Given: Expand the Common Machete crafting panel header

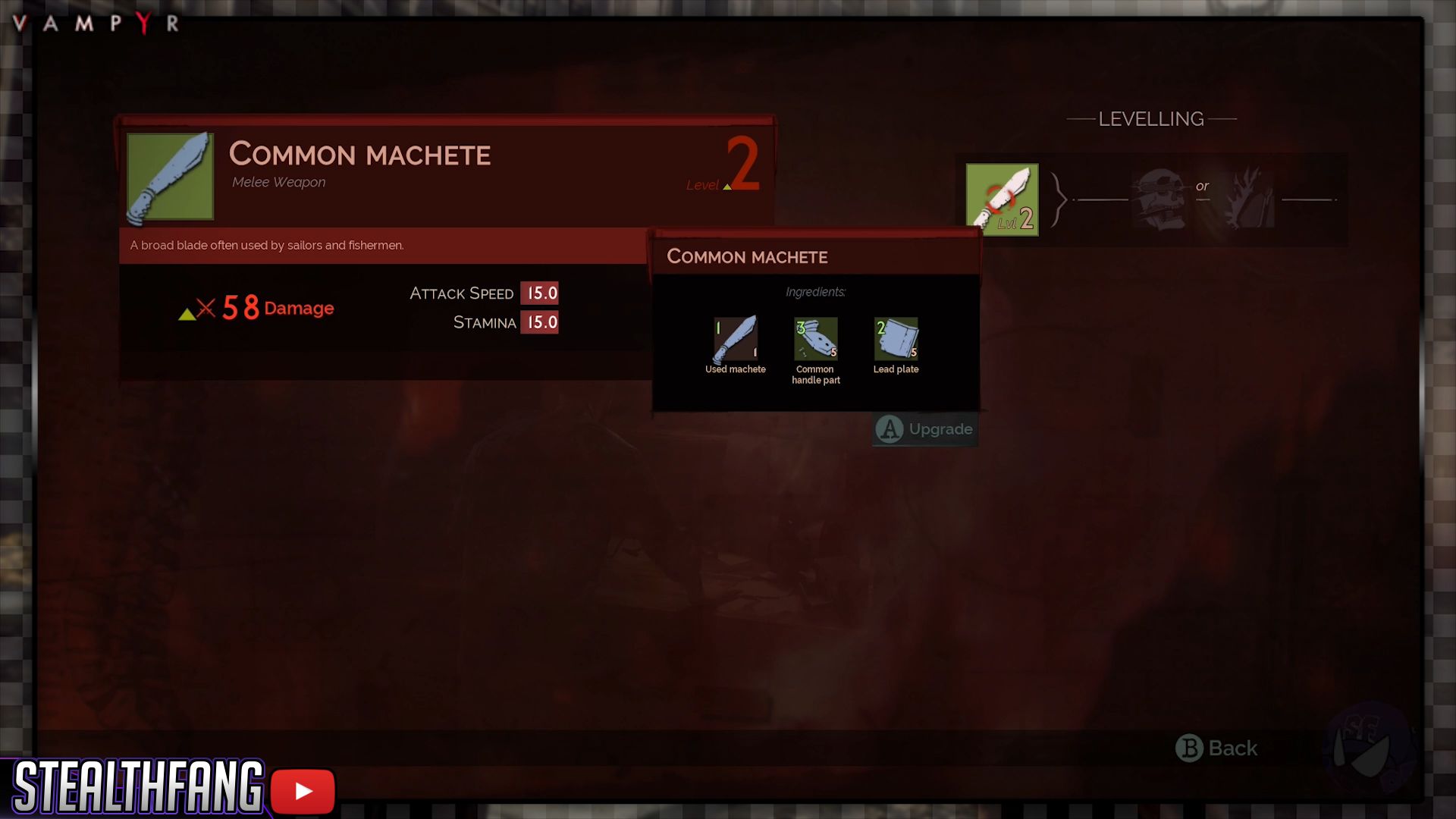Looking at the screenshot, I should [x=748, y=256].
